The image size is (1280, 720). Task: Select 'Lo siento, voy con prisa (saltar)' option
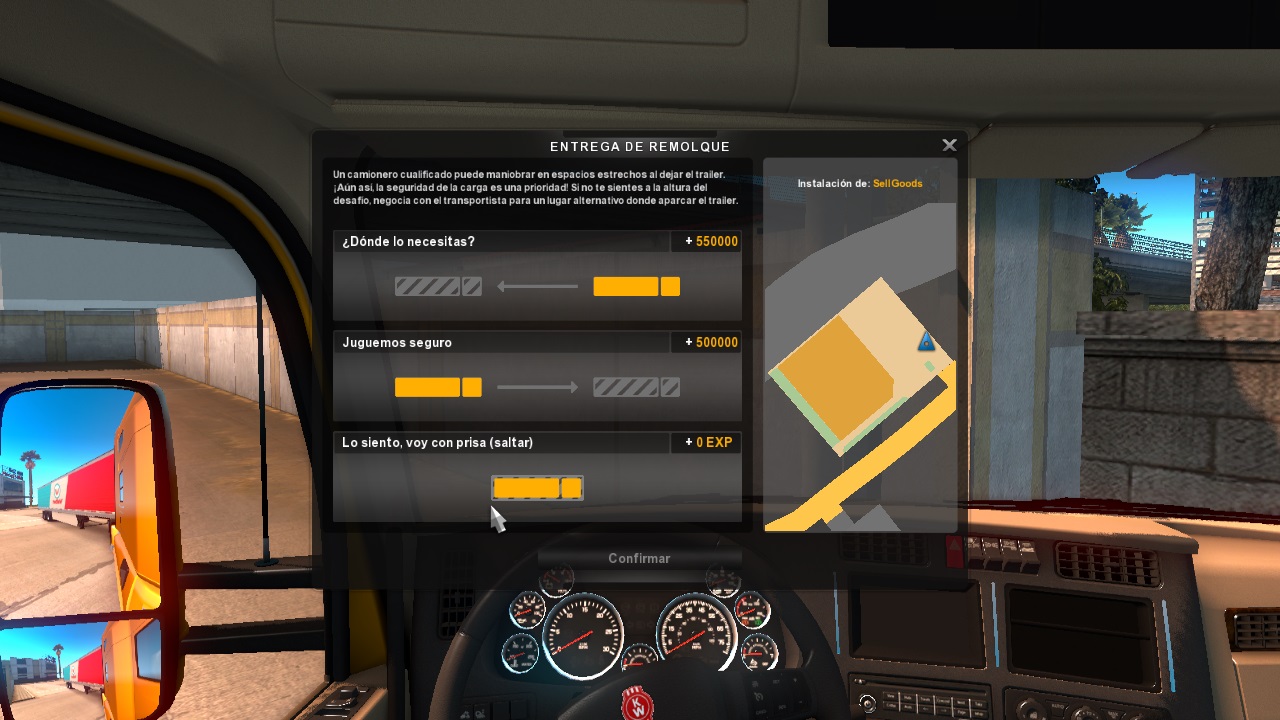coord(537,475)
